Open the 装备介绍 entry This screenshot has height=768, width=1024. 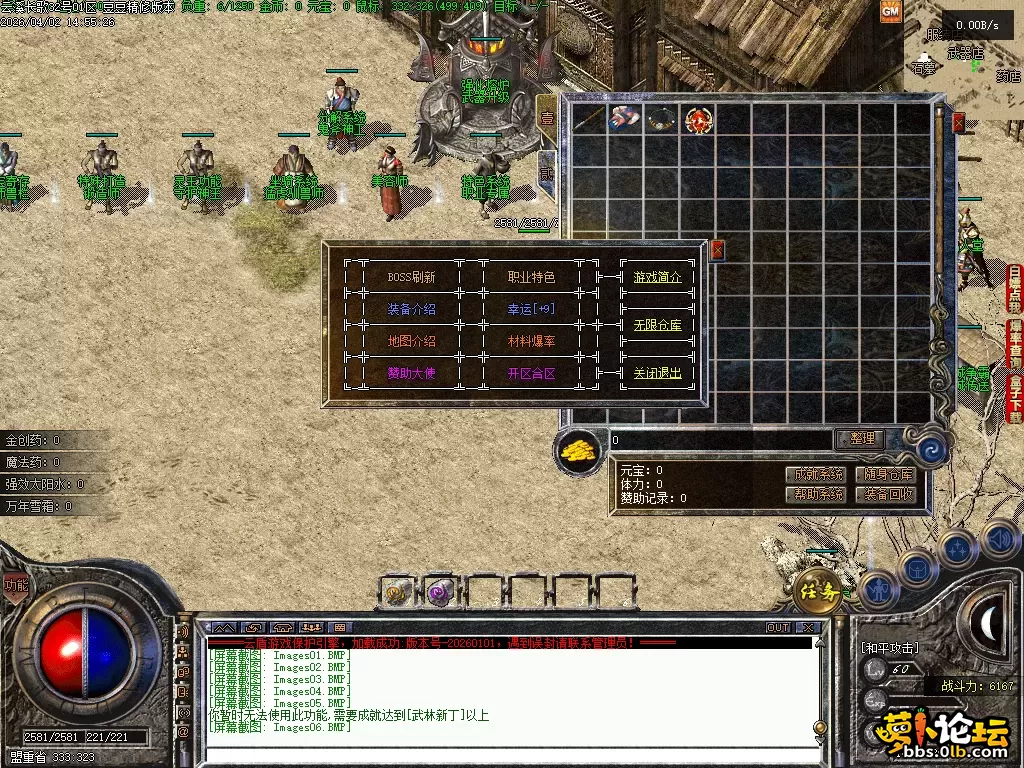(411, 309)
